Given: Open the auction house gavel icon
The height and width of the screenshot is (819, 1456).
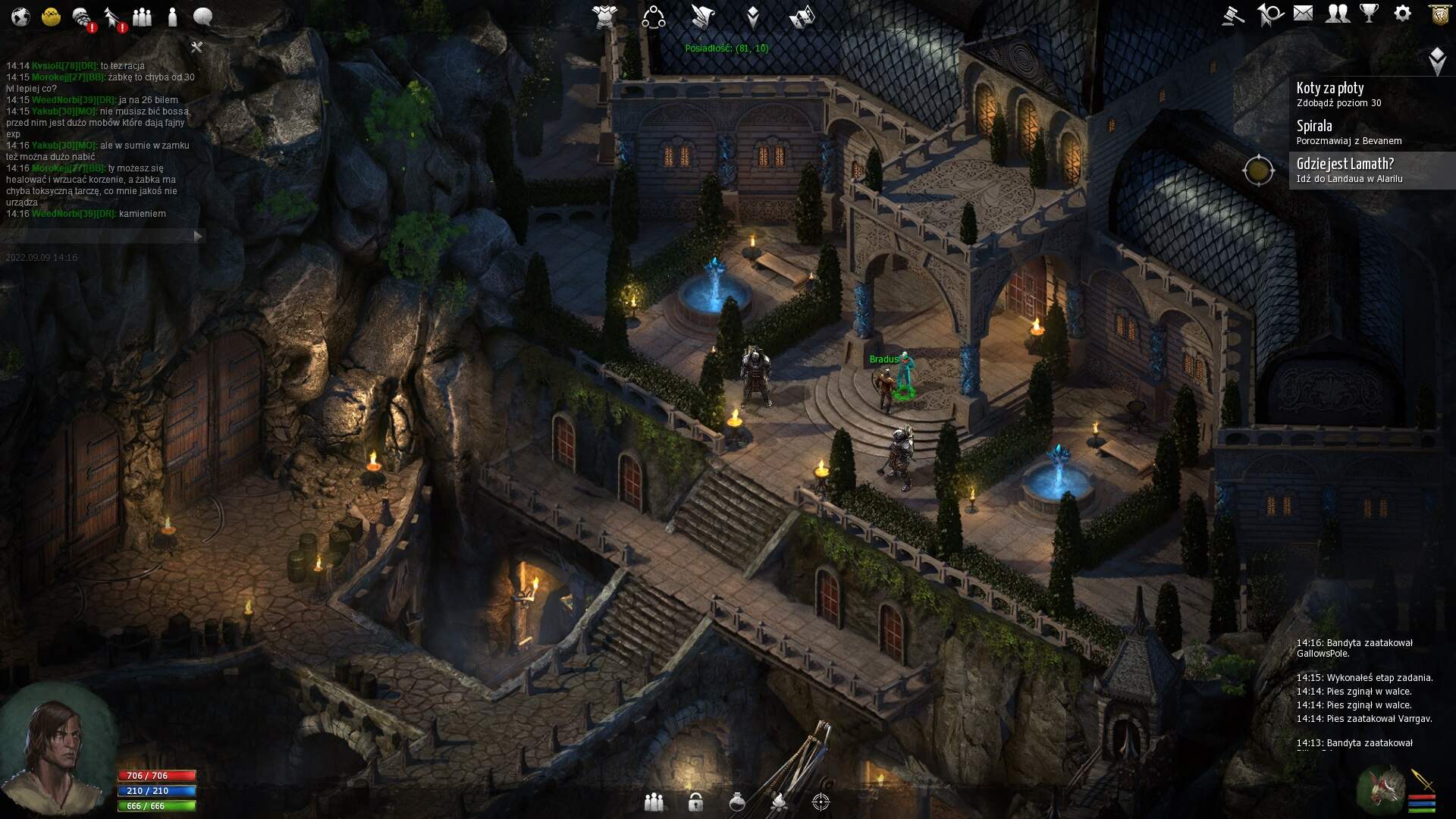Looking at the screenshot, I should click(1233, 14).
